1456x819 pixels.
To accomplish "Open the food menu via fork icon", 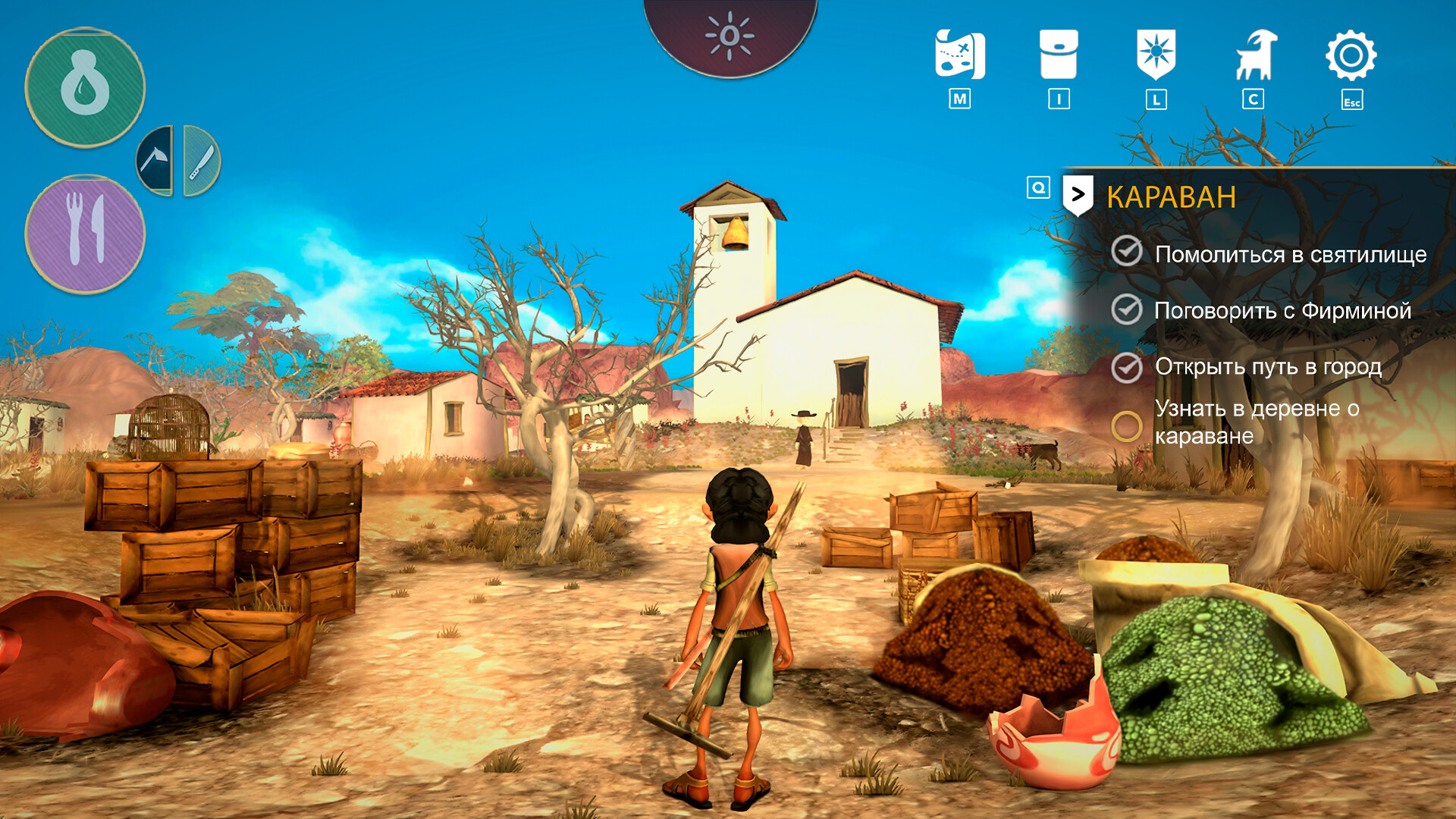I will (x=87, y=230).
